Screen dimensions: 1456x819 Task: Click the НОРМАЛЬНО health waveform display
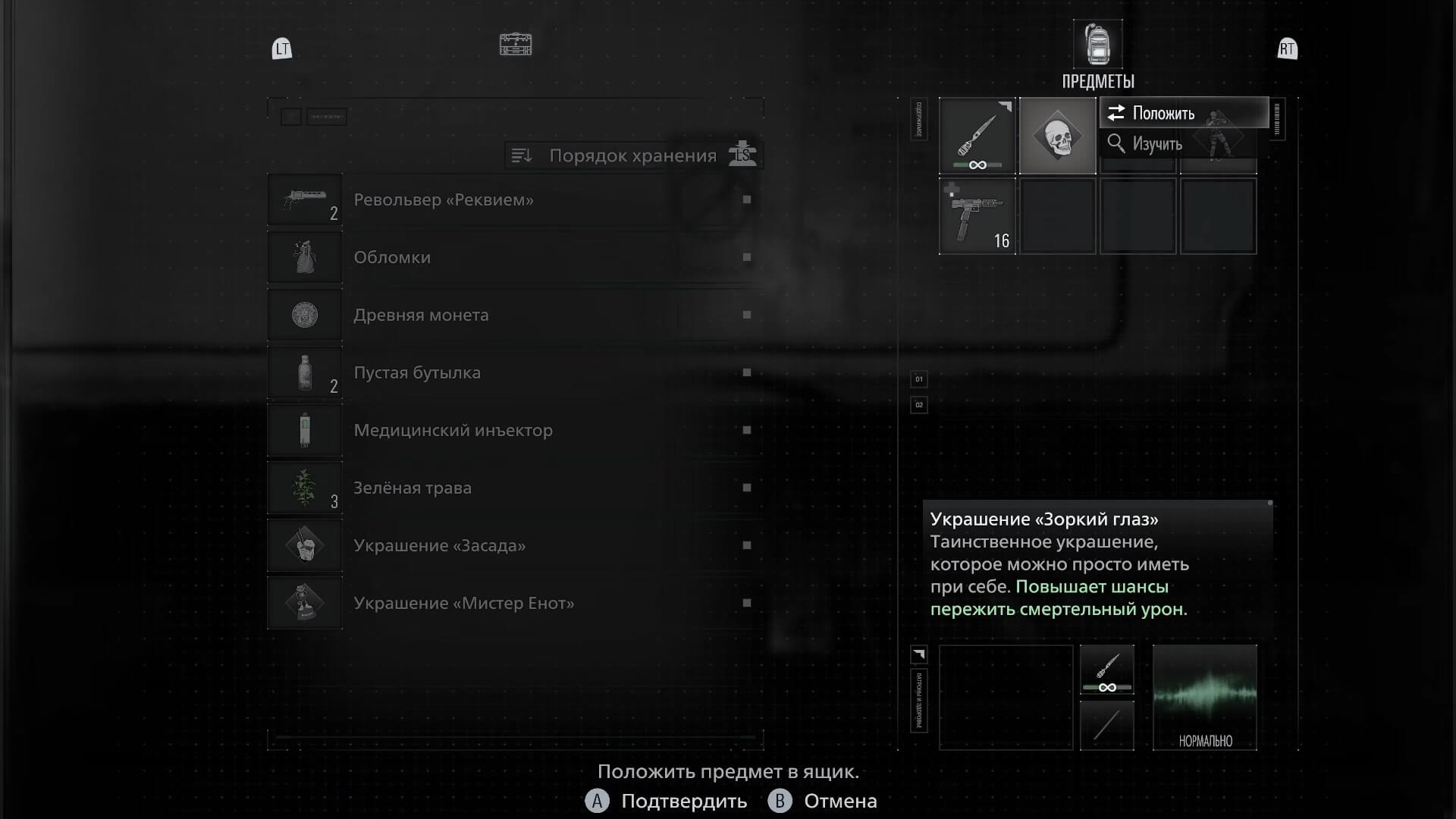click(x=1204, y=697)
